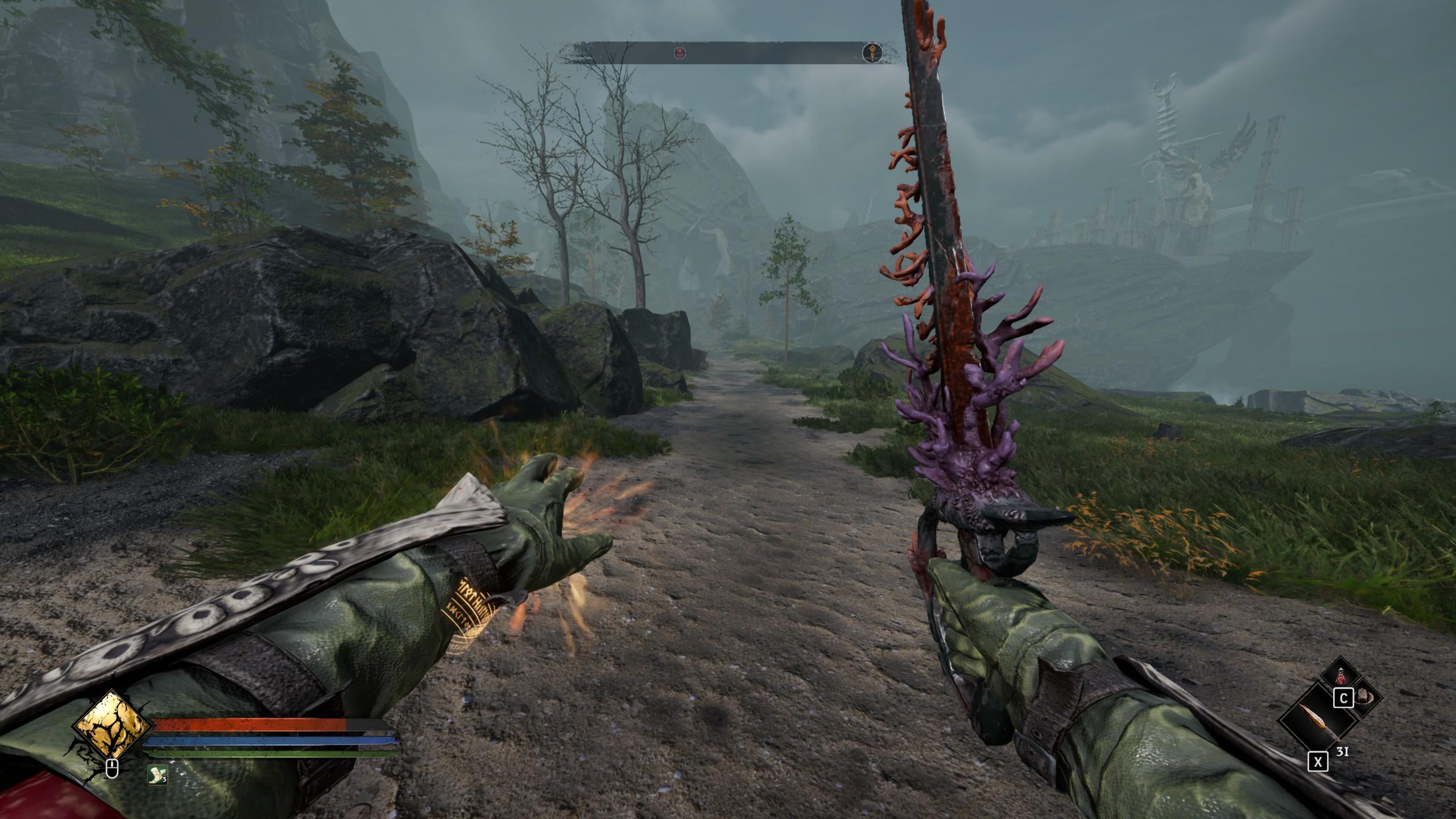Click the winged boot status effect icon

click(157, 775)
